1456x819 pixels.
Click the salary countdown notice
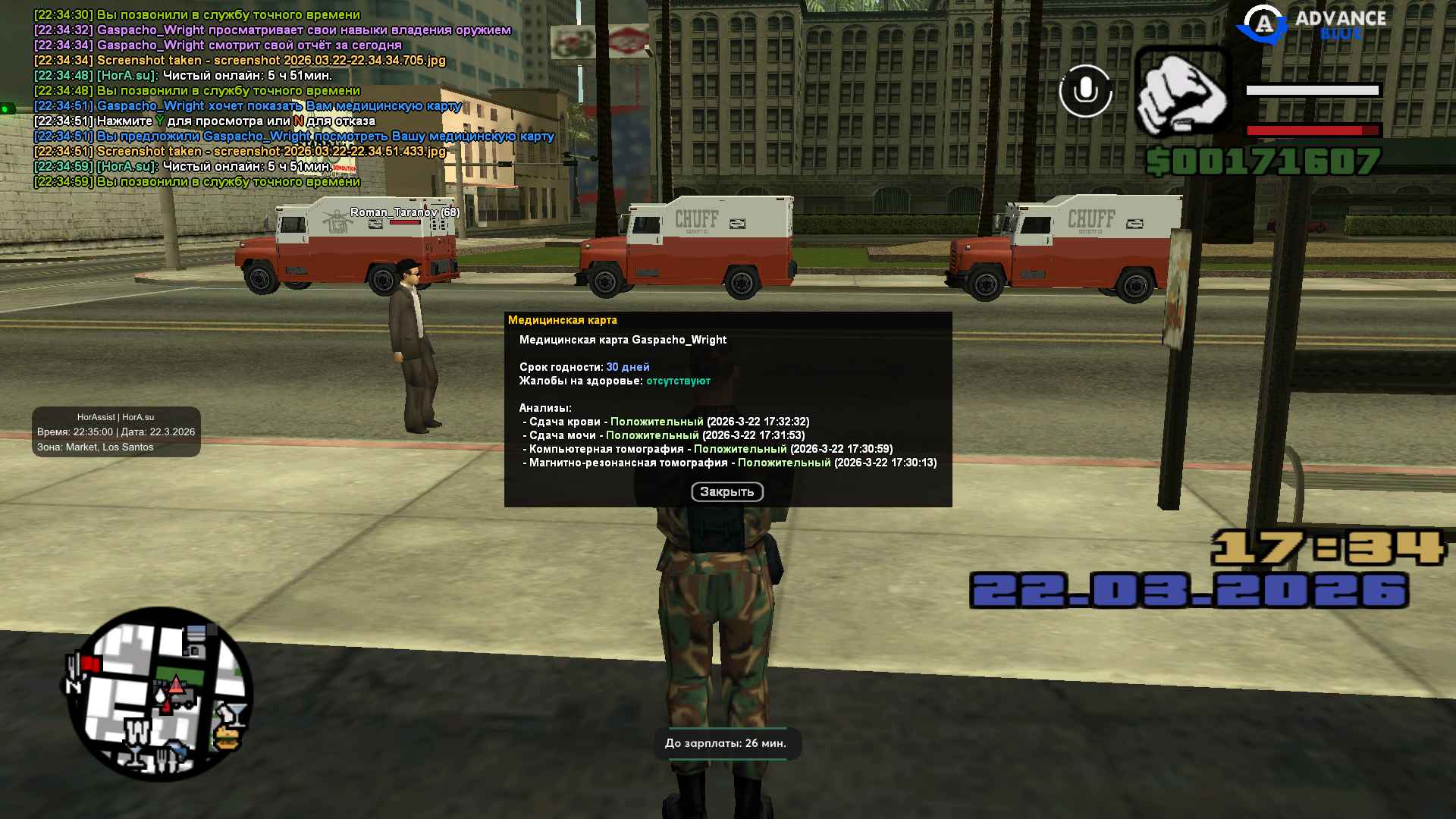tap(726, 743)
